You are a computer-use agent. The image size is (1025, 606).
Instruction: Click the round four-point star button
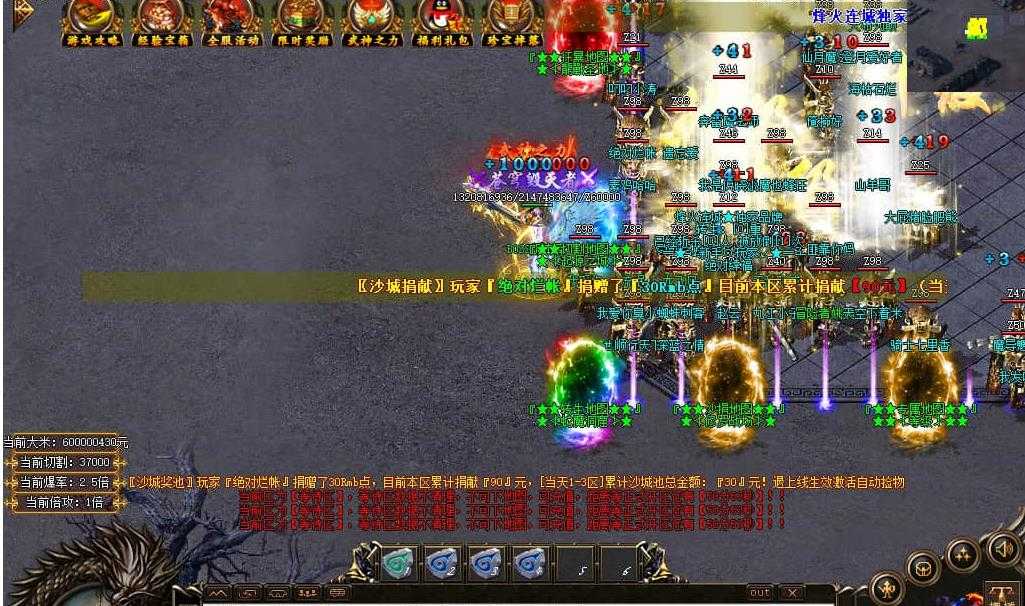click(x=963, y=554)
